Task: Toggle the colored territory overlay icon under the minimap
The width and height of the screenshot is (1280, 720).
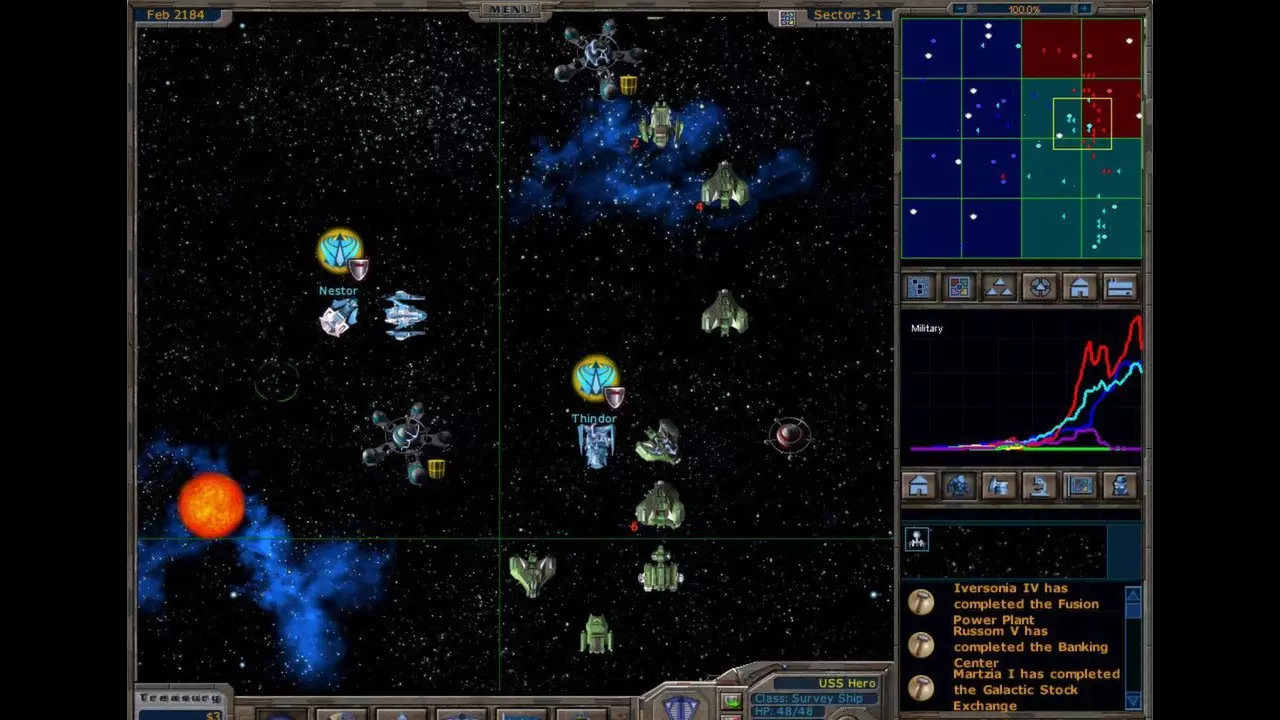Action: tap(958, 288)
